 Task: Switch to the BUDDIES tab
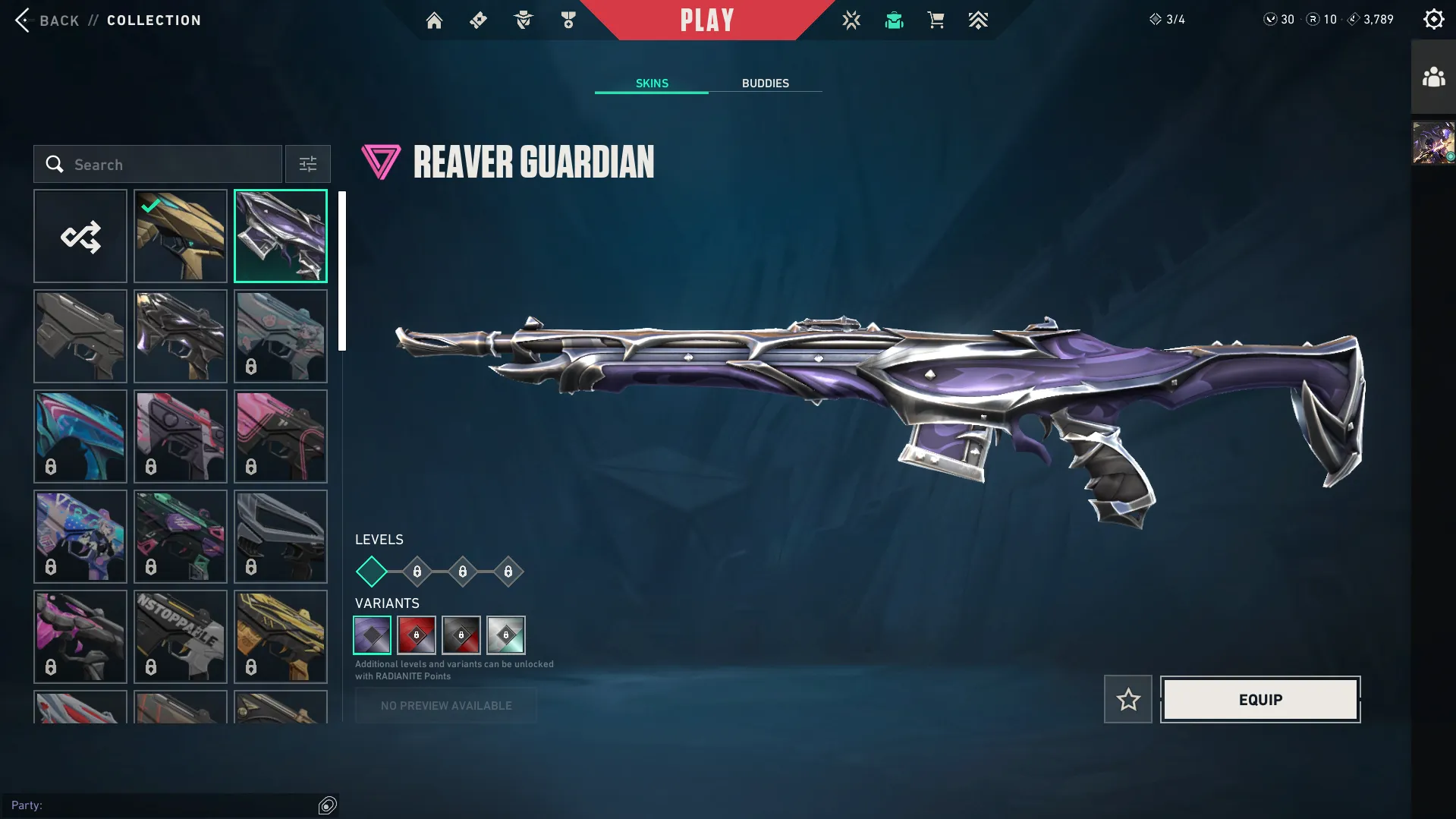tap(766, 83)
